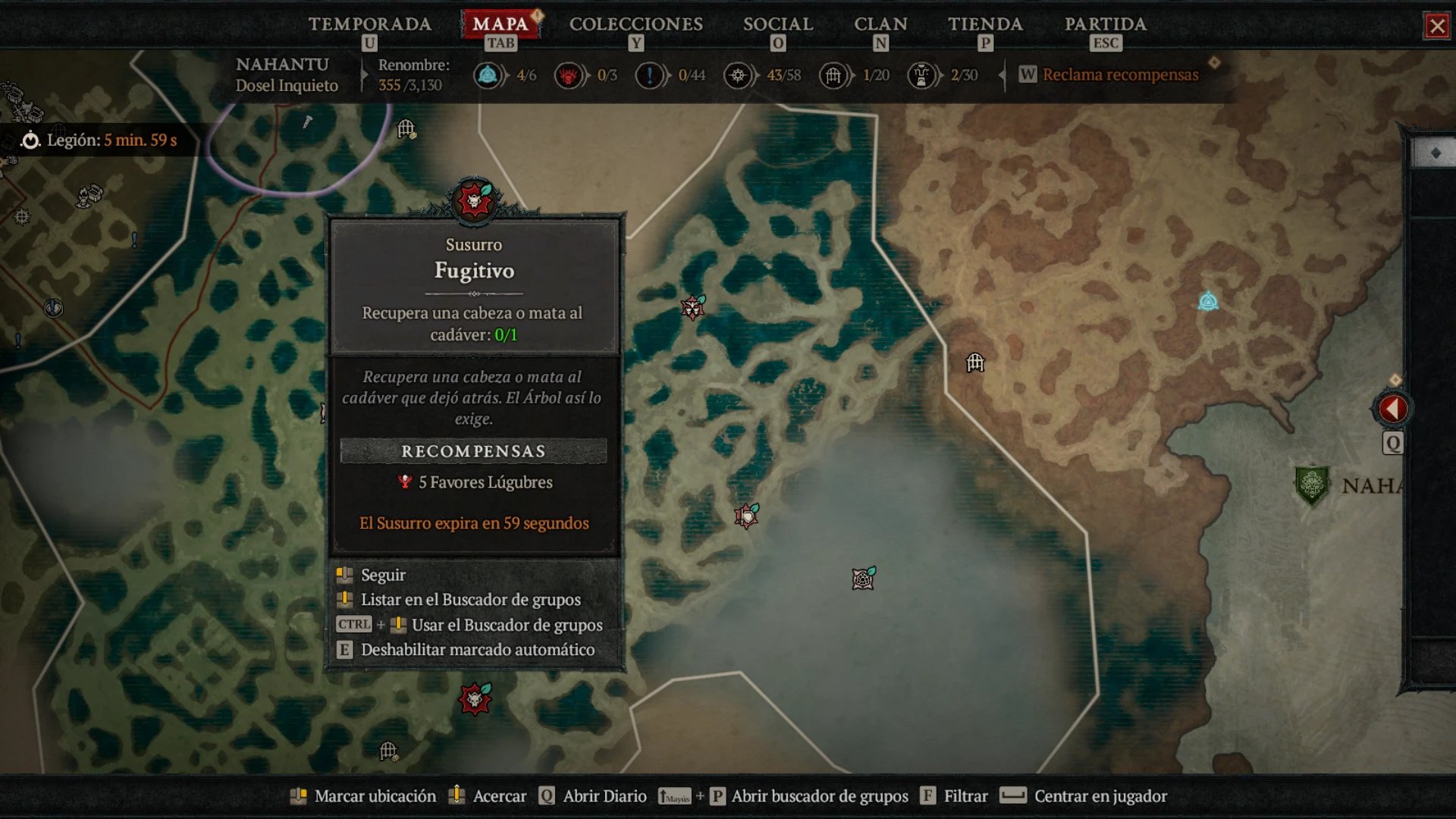Click the red arrow journal panel toggle
Viewport: 1456px width, 819px height.
click(1392, 409)
